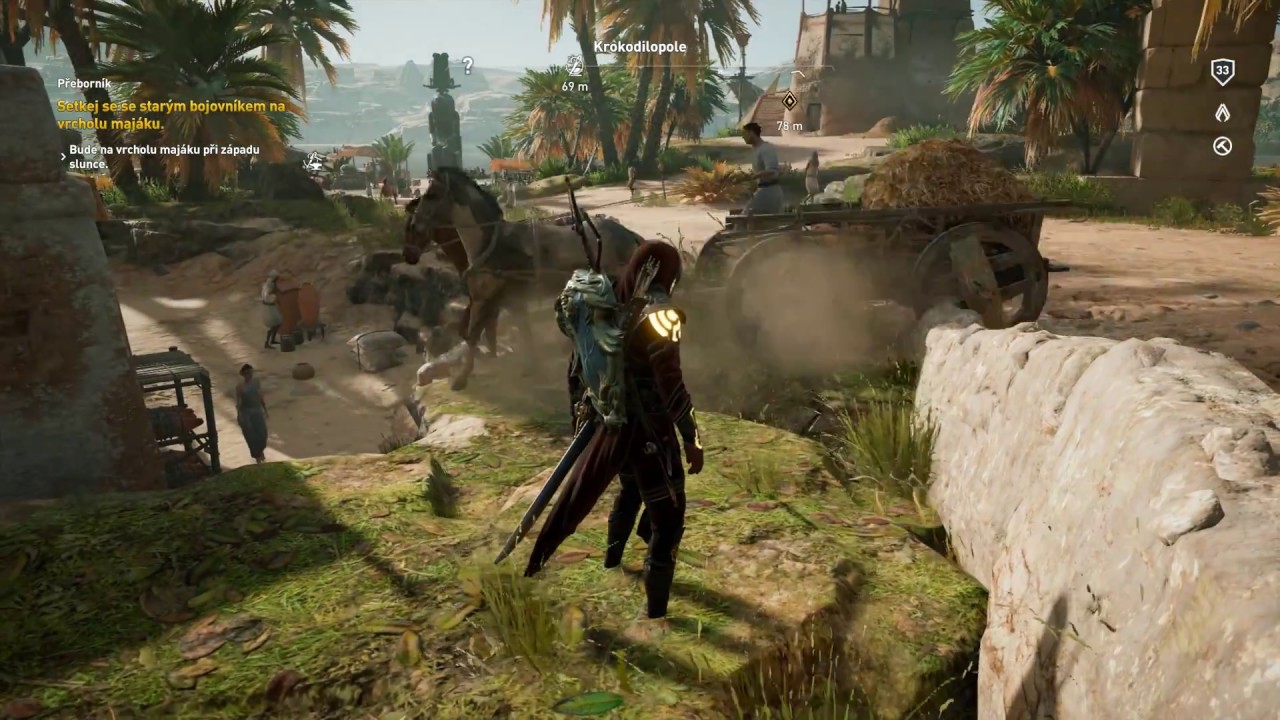1280x720 pixels.
Task: Select the blacksmith anvil marker icon
Action: pos(314,158)
